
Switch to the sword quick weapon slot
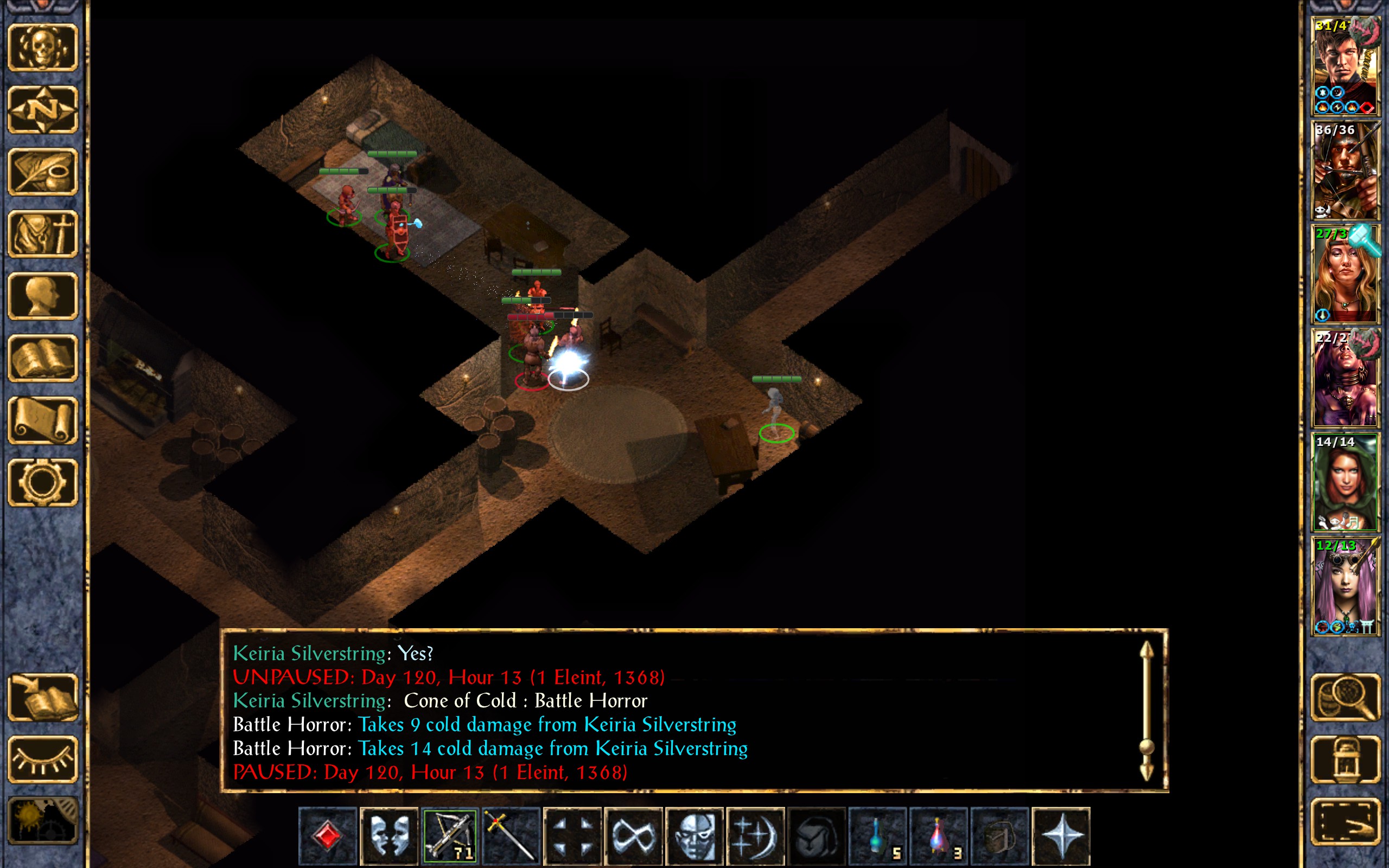[511, 836]
